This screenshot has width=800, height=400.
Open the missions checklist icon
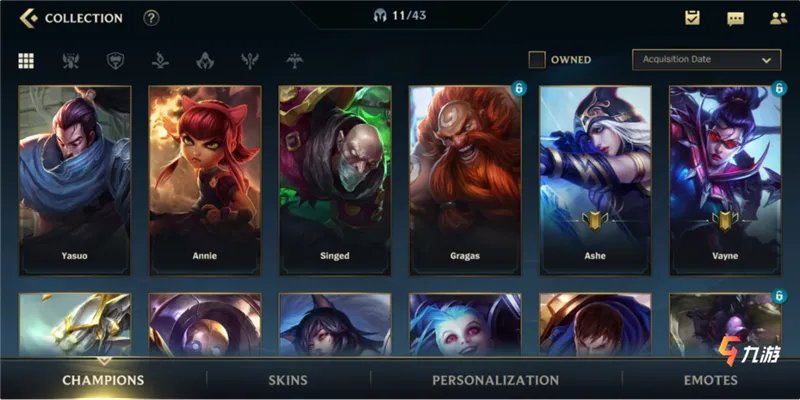[692, 18]
